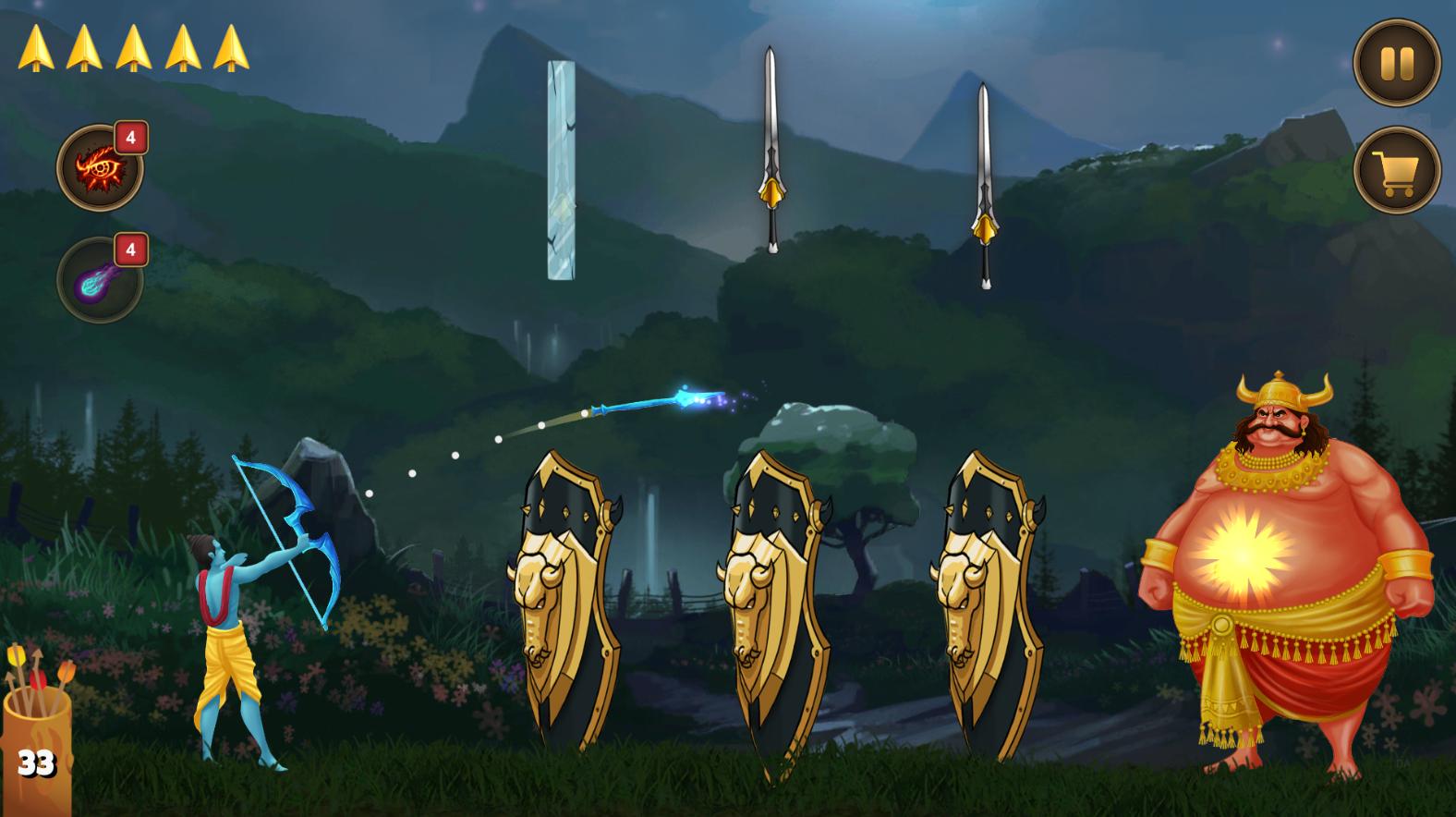Open the shopping cart store
The height and width of the screenshot is (817, 1456).
point(1396,171)
